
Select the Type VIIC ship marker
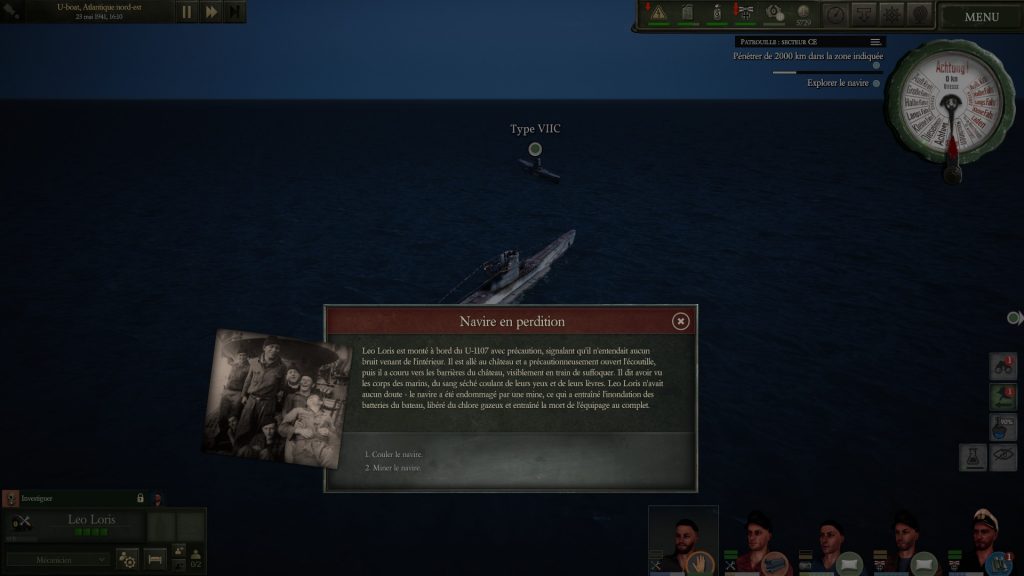pyautogui.click(x=535, y=150)
